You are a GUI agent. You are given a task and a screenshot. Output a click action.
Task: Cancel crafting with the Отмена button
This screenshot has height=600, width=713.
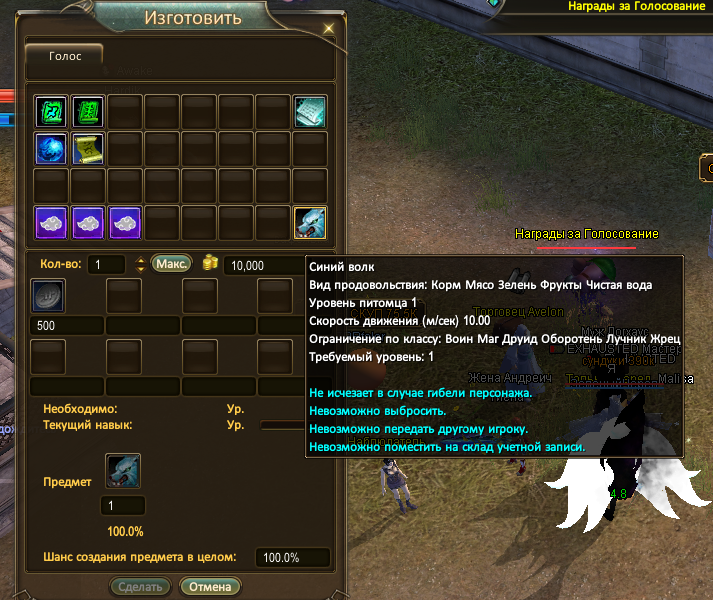pos(210,587)
